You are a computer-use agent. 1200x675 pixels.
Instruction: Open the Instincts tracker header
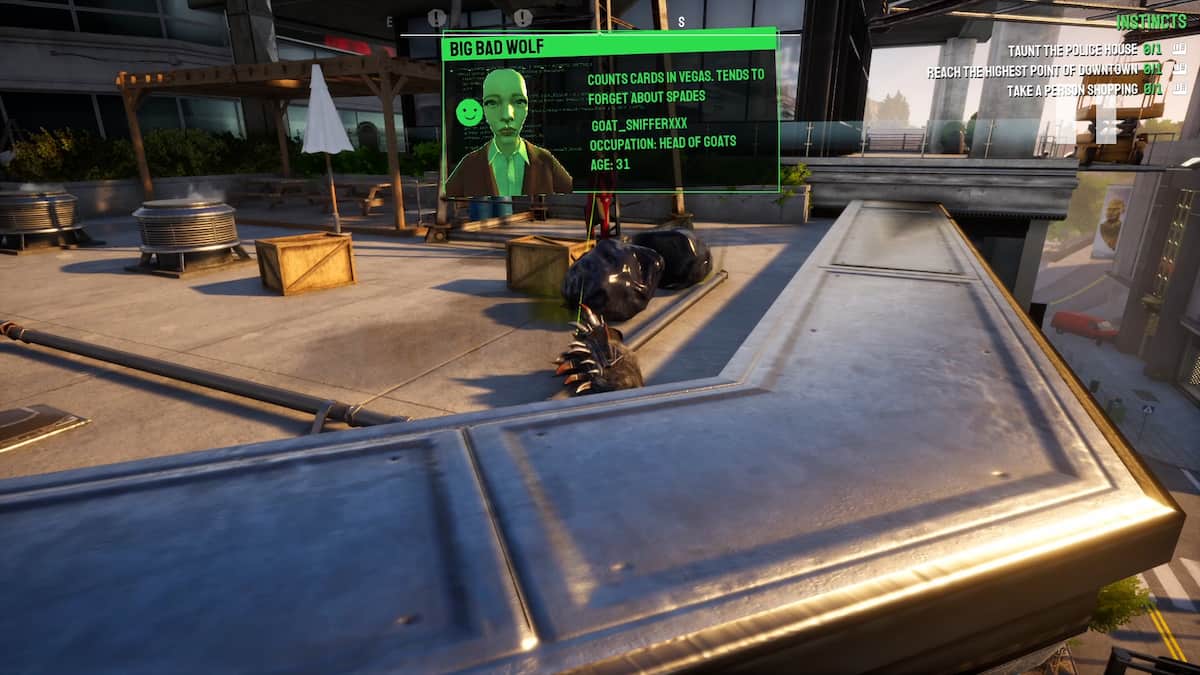tap(1152, 21)
